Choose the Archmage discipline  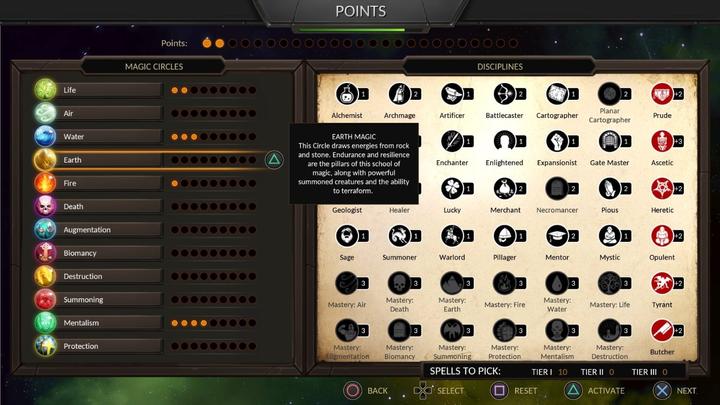pos(399,95)
